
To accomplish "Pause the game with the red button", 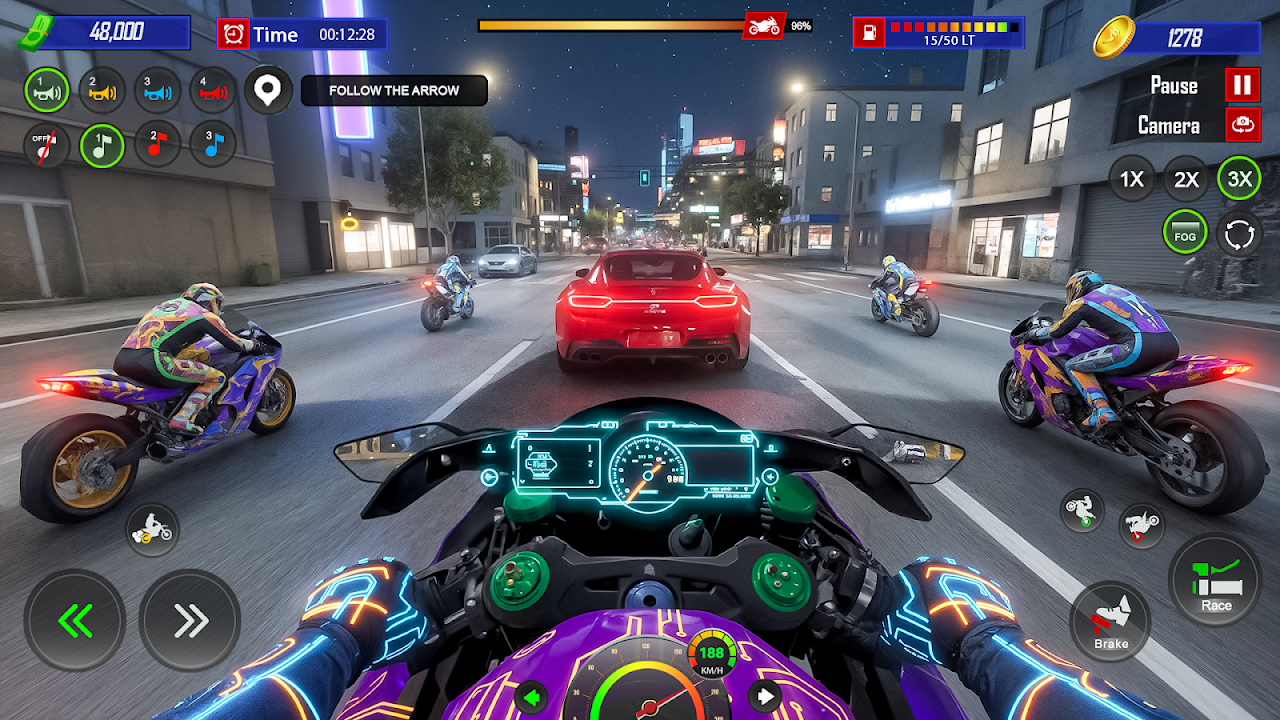I will tap(1242, 85).
